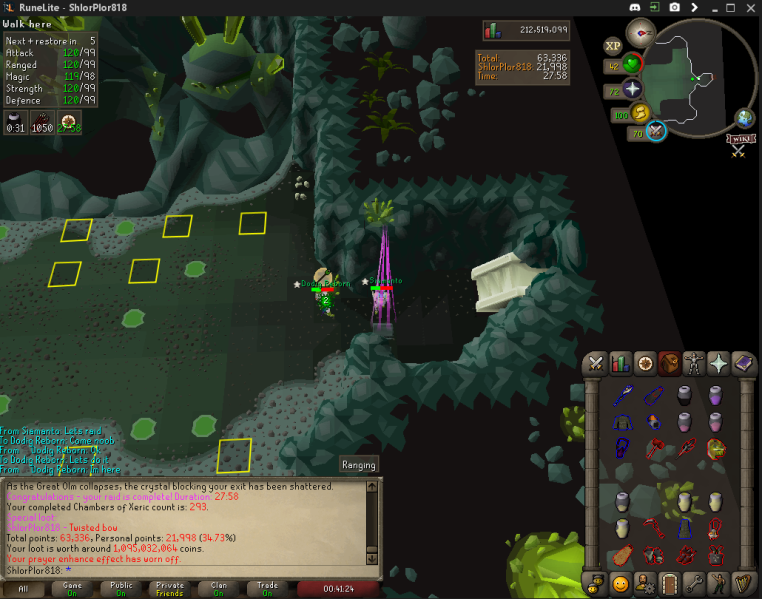Open the Emotes tab
This screenshot has height=599, width=762.
point(718,582)
